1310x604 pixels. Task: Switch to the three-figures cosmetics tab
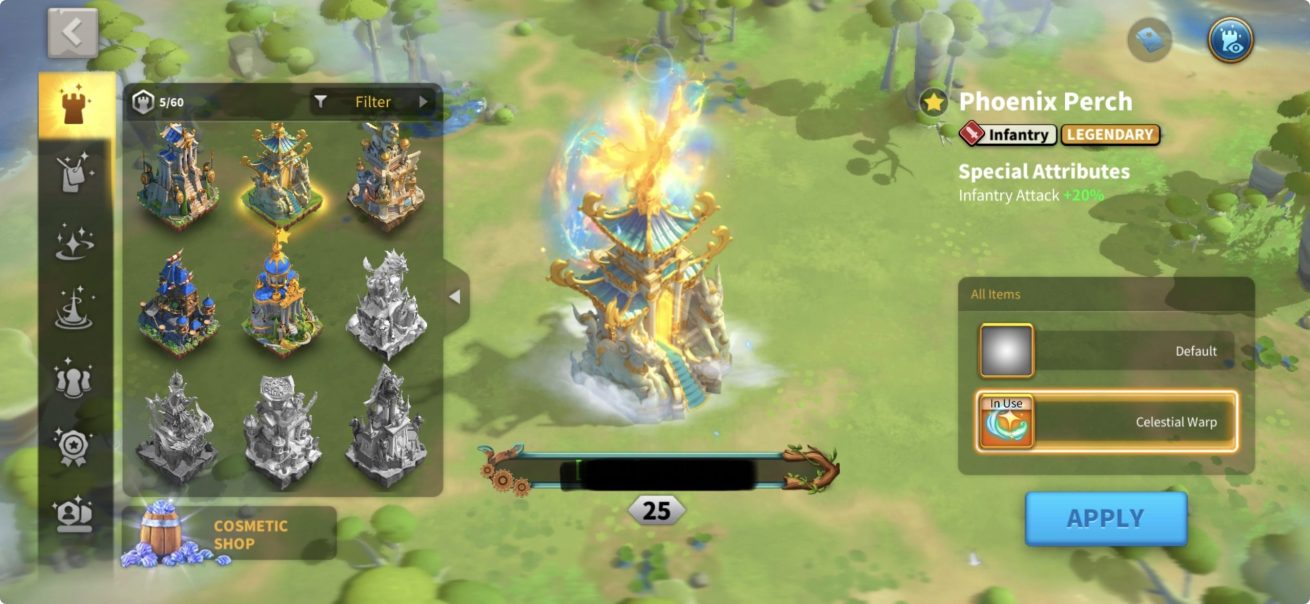coord(75,378)
